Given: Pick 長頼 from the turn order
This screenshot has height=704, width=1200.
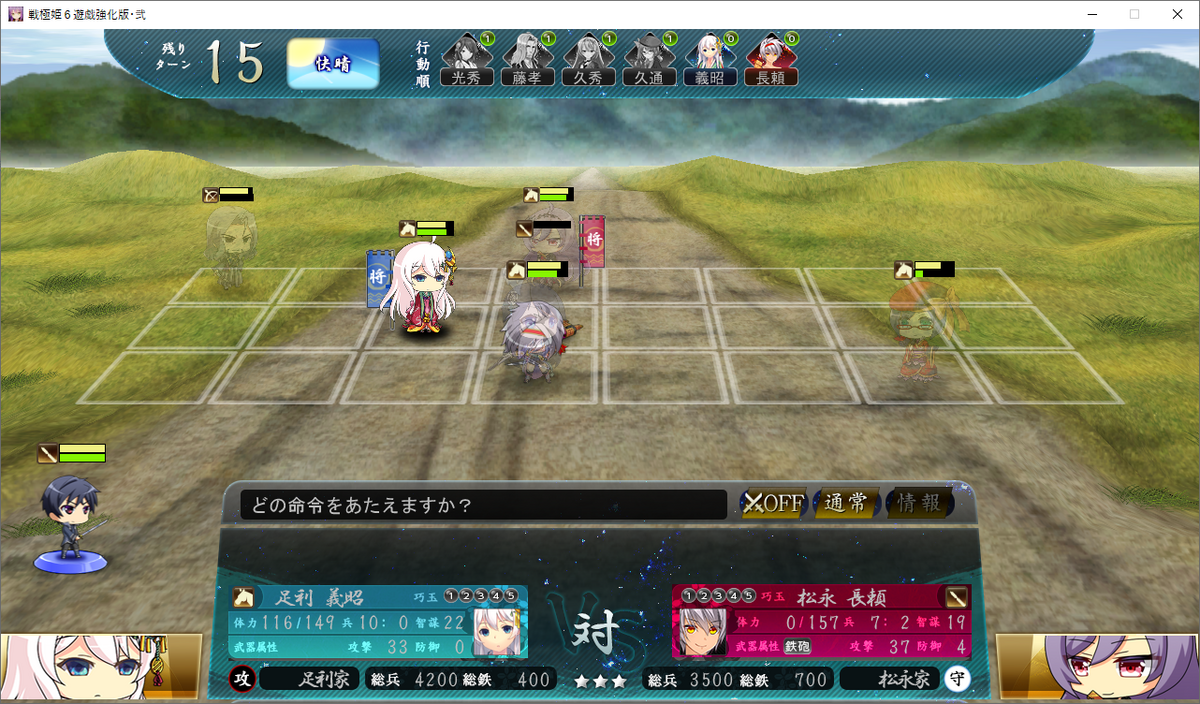Looking at the screenshot, I should pyautogui.click(x=771, y=59).
